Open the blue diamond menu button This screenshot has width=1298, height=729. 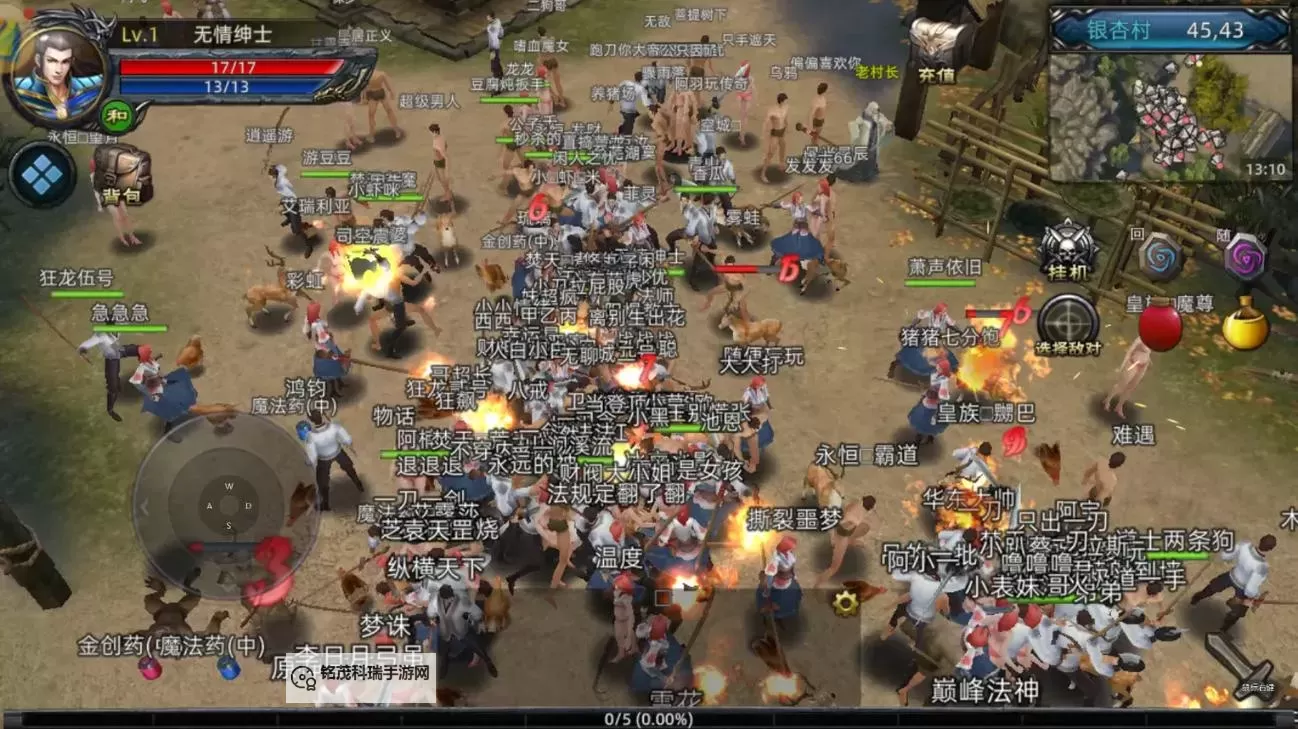coord(43,175)
